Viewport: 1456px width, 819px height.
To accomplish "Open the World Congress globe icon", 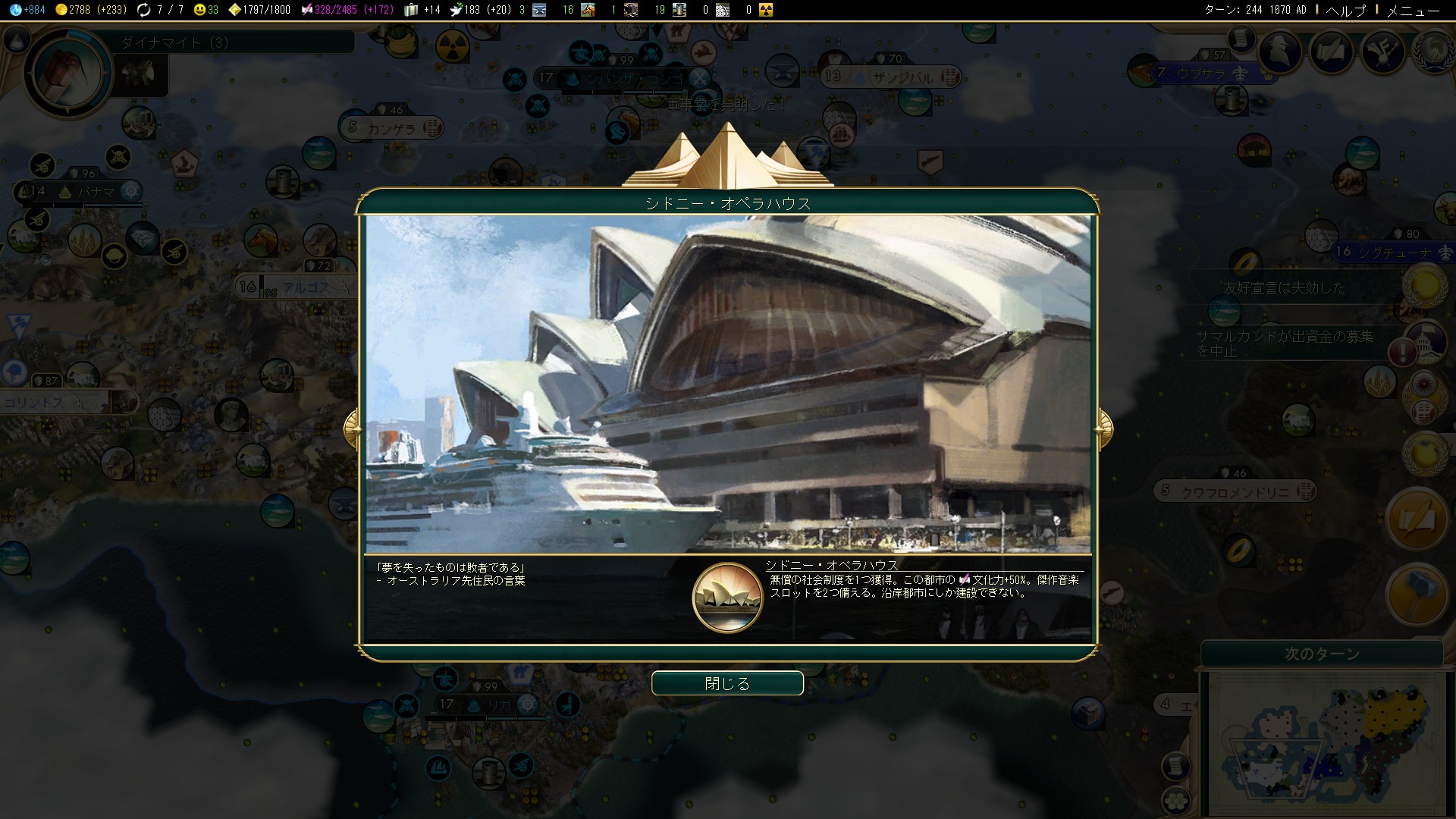I will [1433, 52].
